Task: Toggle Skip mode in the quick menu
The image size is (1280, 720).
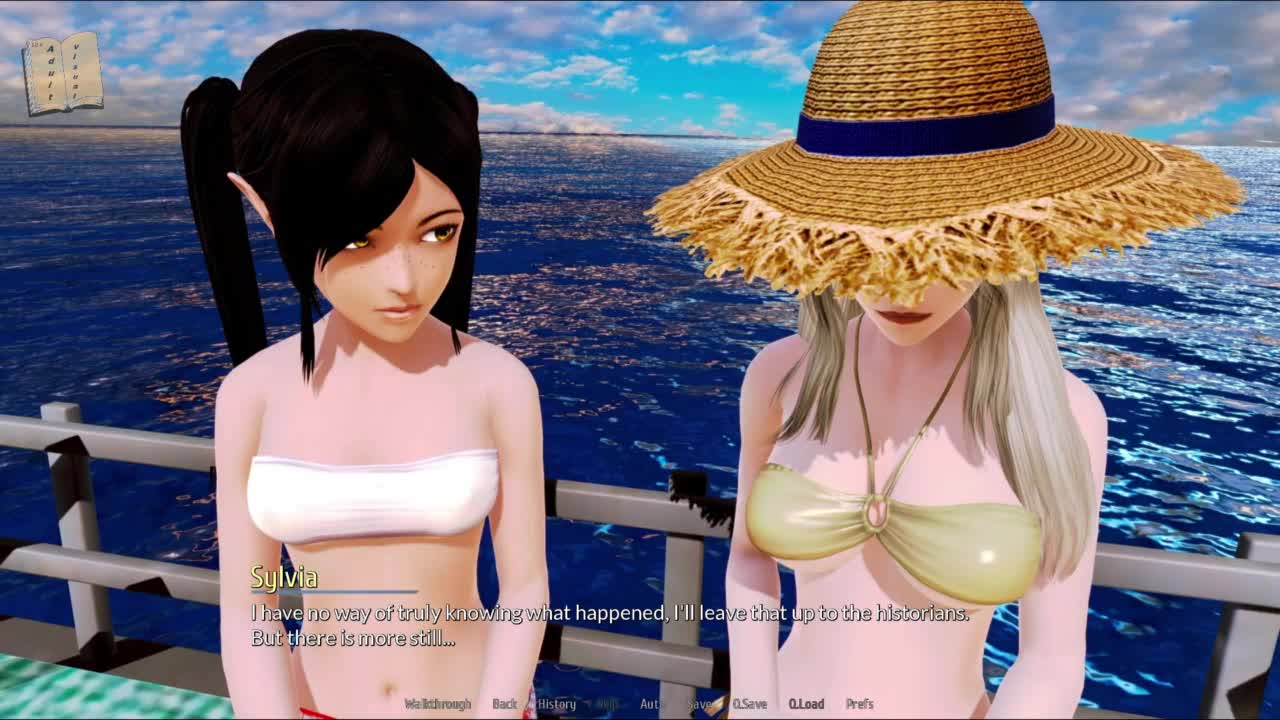Action: pyautogui.click(x=607, y=704)
